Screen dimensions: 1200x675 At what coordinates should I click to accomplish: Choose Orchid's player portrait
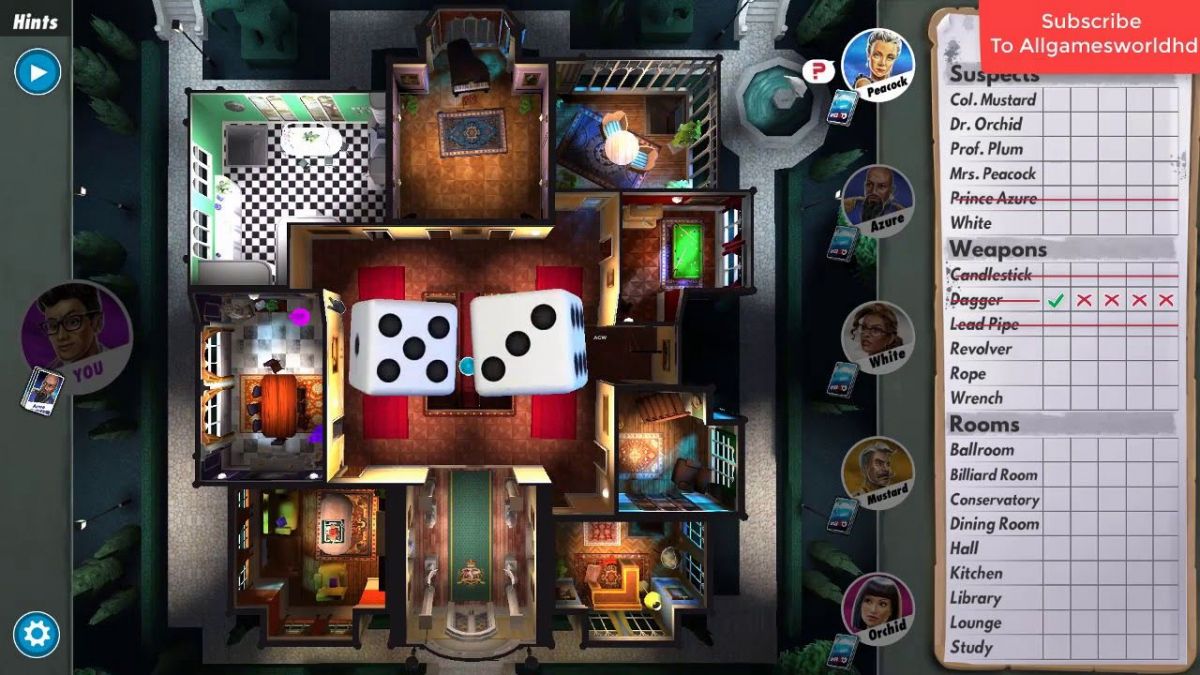coord(877,608)
